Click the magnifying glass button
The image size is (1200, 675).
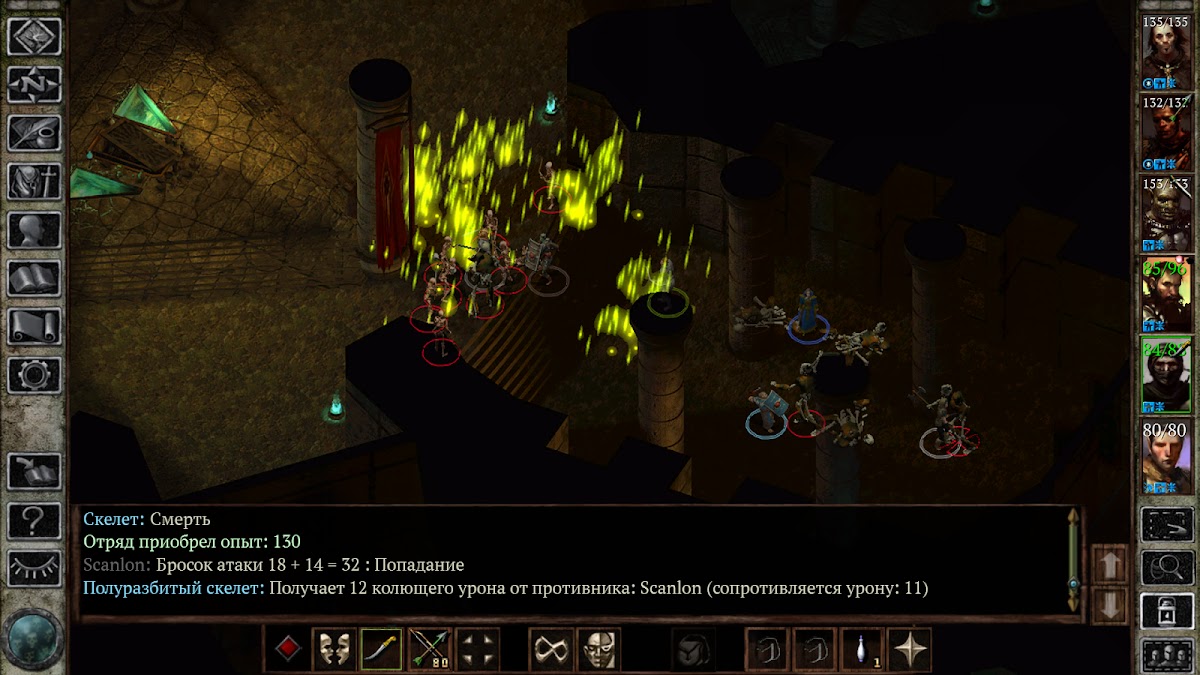click(x=1167, y=567)
